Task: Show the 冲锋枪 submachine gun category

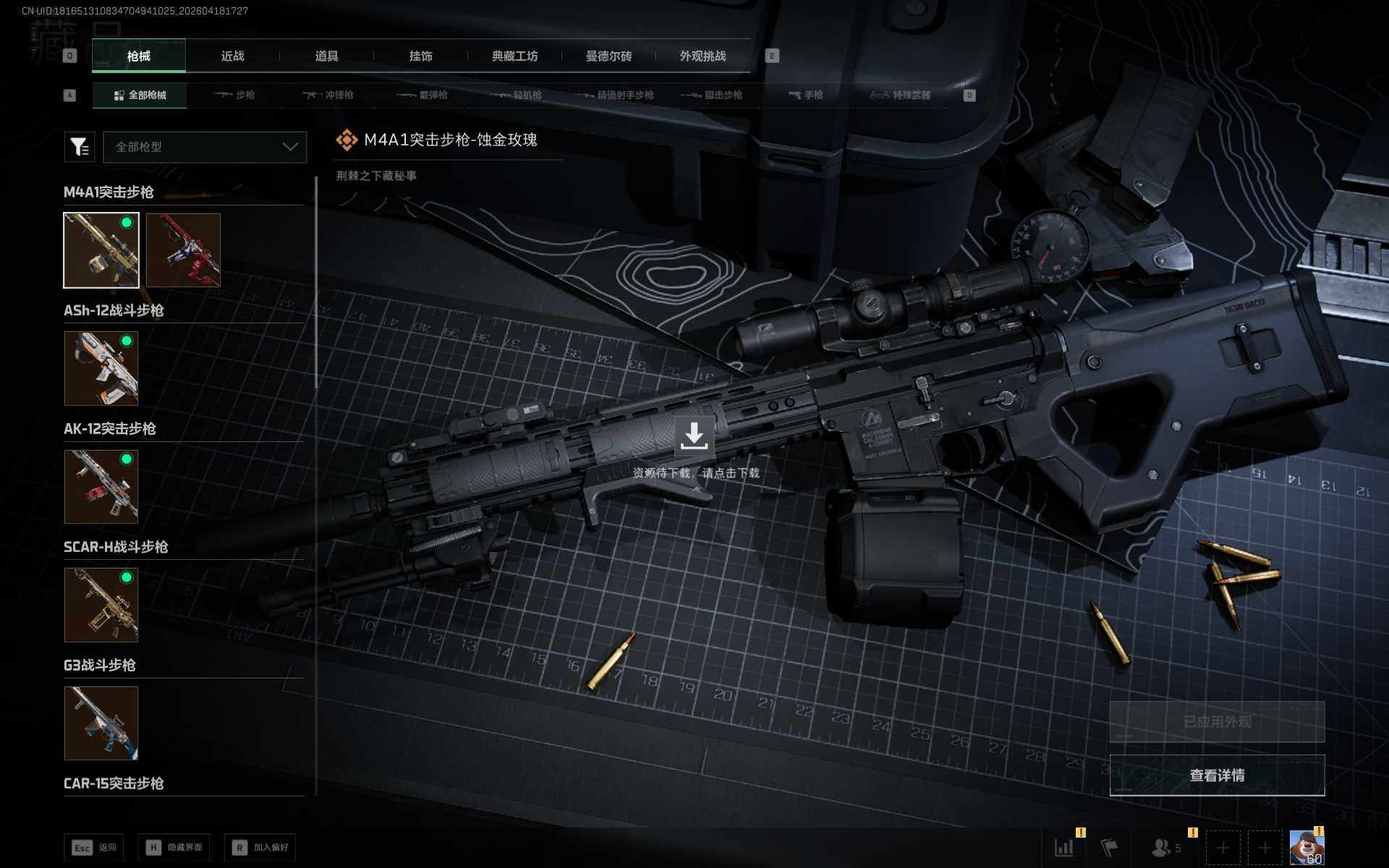Action: coord(328,95)
